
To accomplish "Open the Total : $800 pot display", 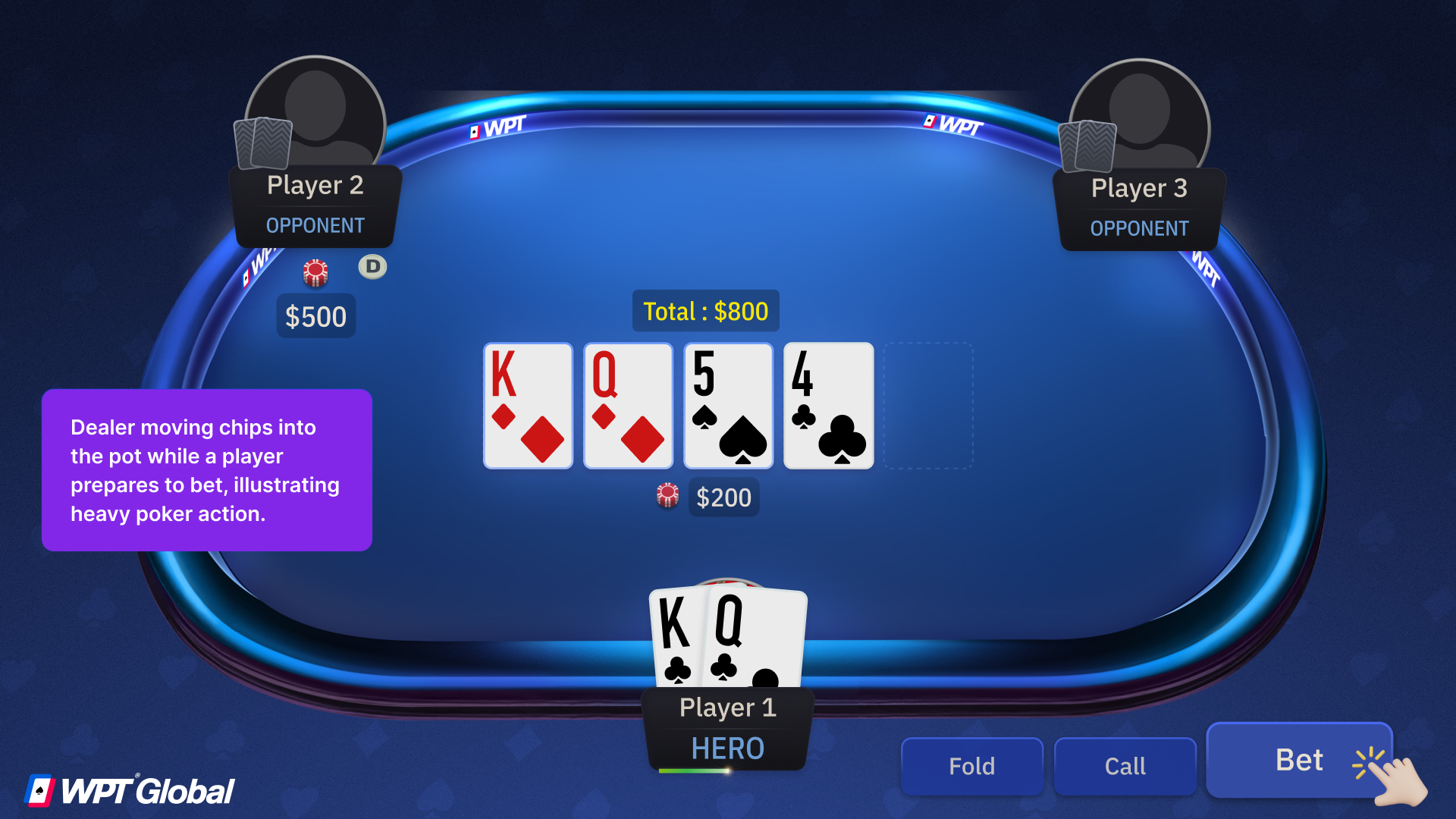I will (705, 311).
